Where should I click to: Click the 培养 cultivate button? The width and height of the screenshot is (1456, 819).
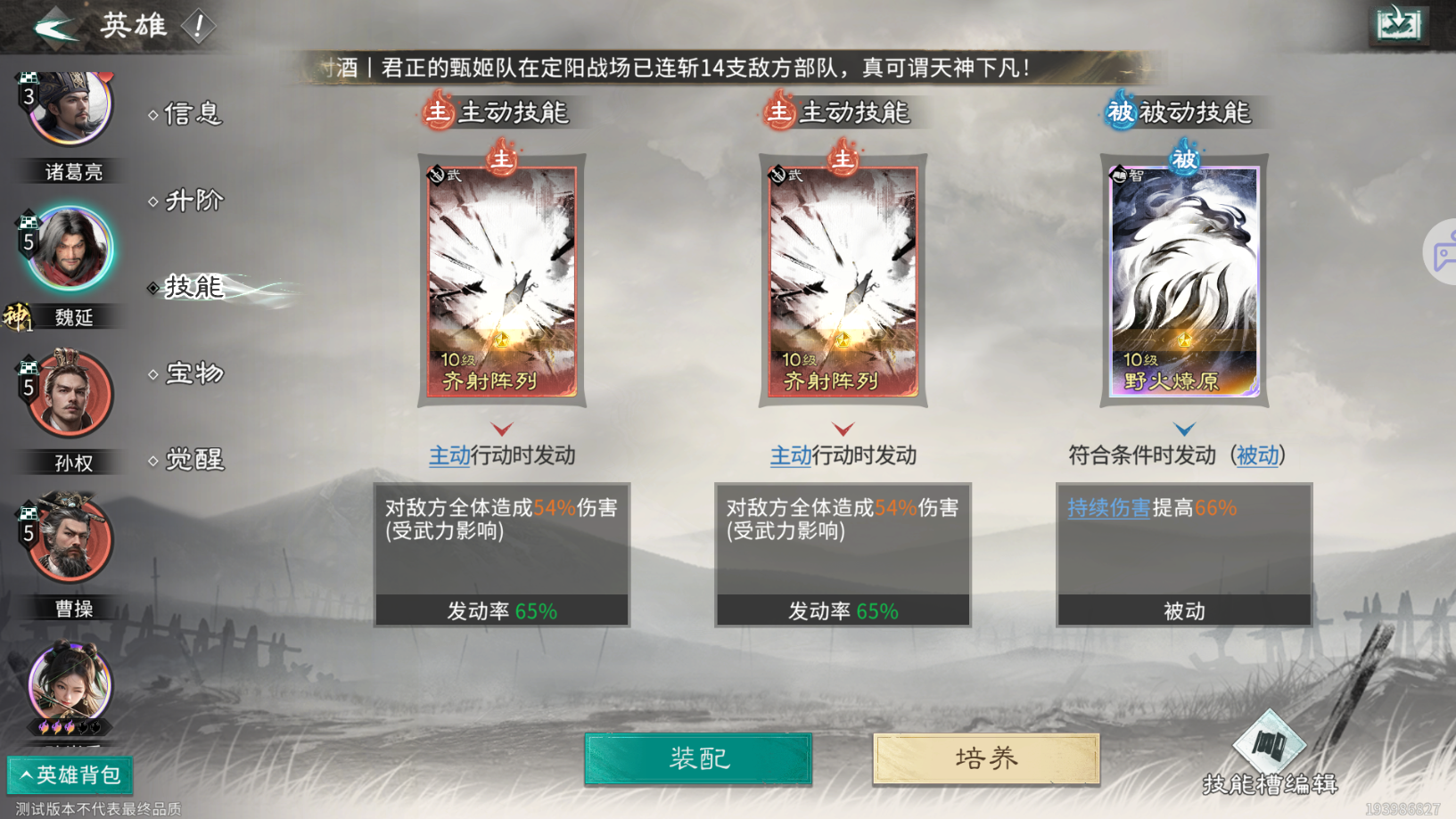coord(984,758)
